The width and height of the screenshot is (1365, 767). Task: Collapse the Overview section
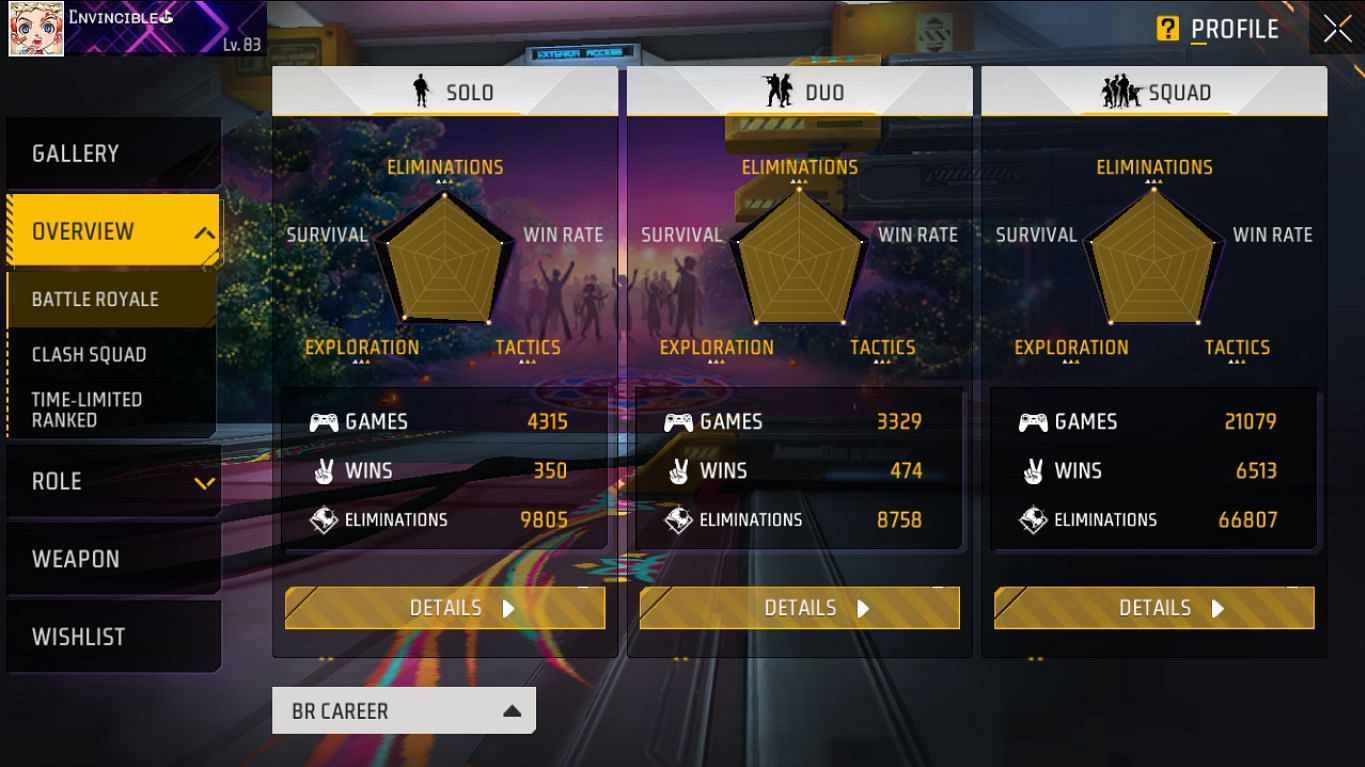click(113, 231)
